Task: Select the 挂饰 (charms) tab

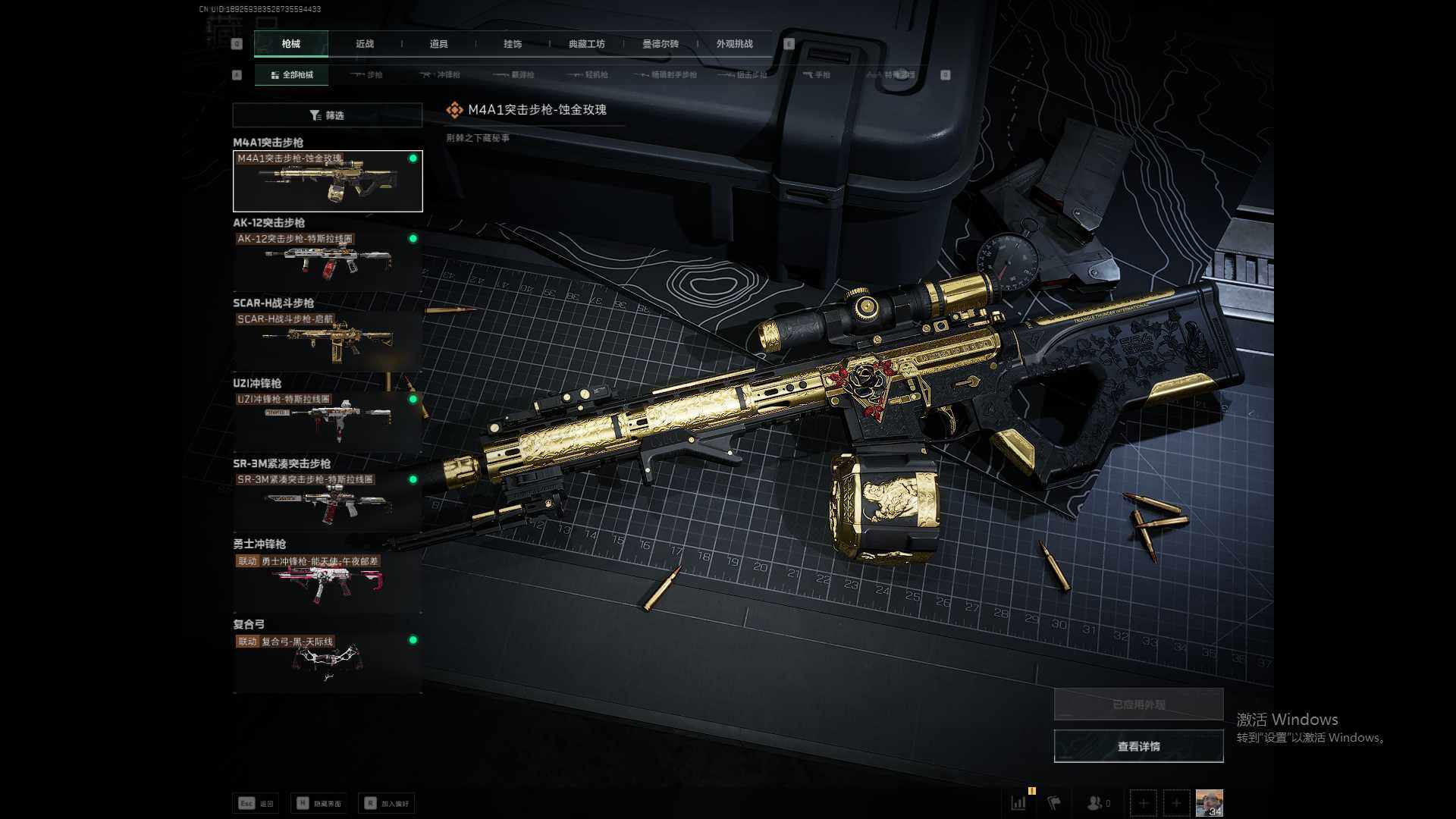Action: tap(513, 44)
